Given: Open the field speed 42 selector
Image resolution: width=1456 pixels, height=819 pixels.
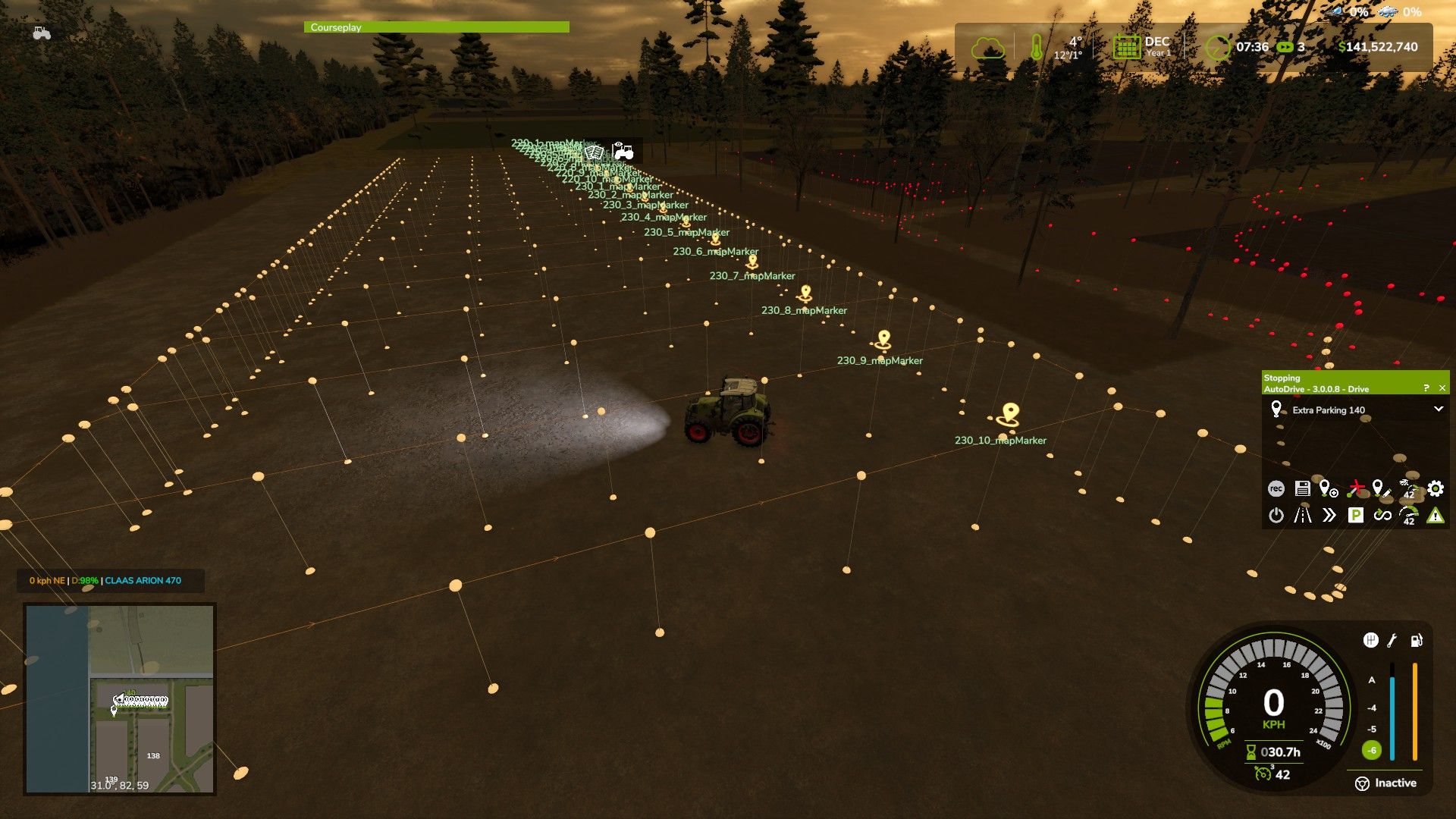Looking at the screenshot, I should tap(1409, 488).
